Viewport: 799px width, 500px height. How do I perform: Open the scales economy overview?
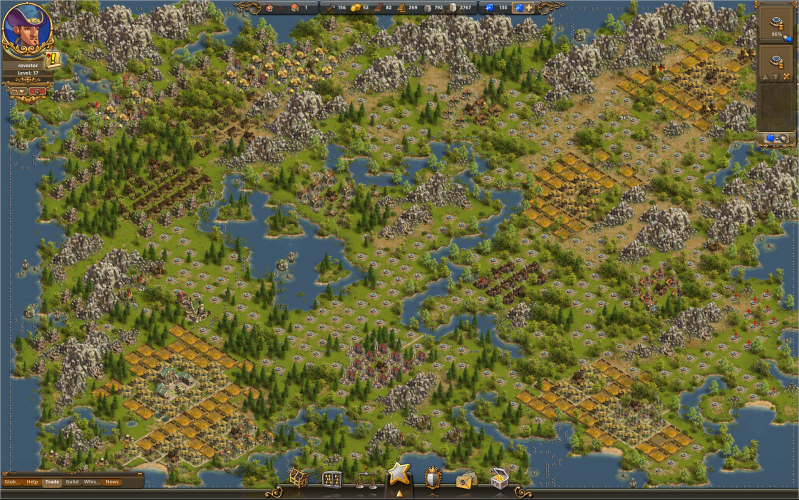(x=366, y=480)
